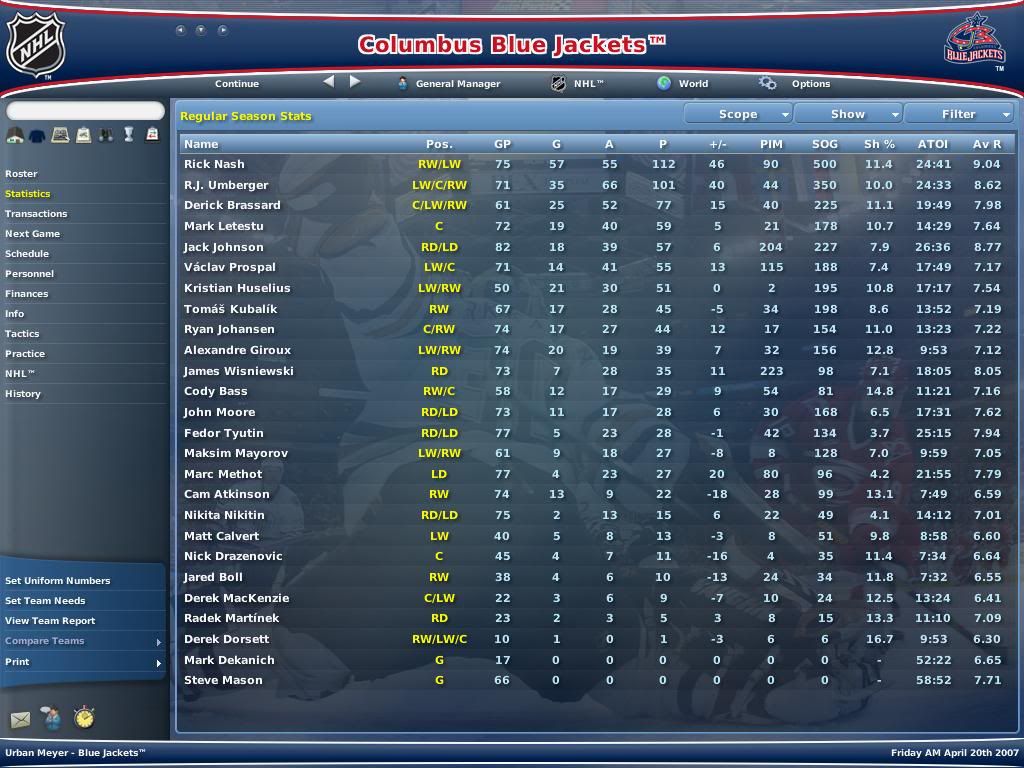Expand the Print submenu
Viewport: 1024px width, 768px height.
80,662
